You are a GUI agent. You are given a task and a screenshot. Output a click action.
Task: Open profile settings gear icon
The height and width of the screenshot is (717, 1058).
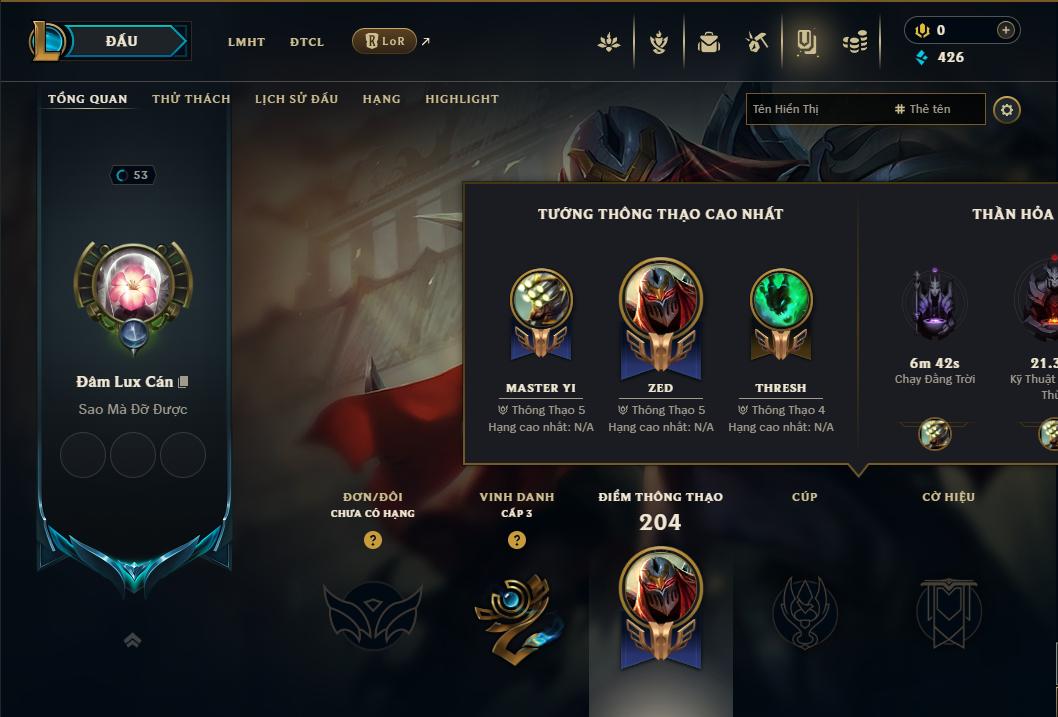pos(1007,109)
